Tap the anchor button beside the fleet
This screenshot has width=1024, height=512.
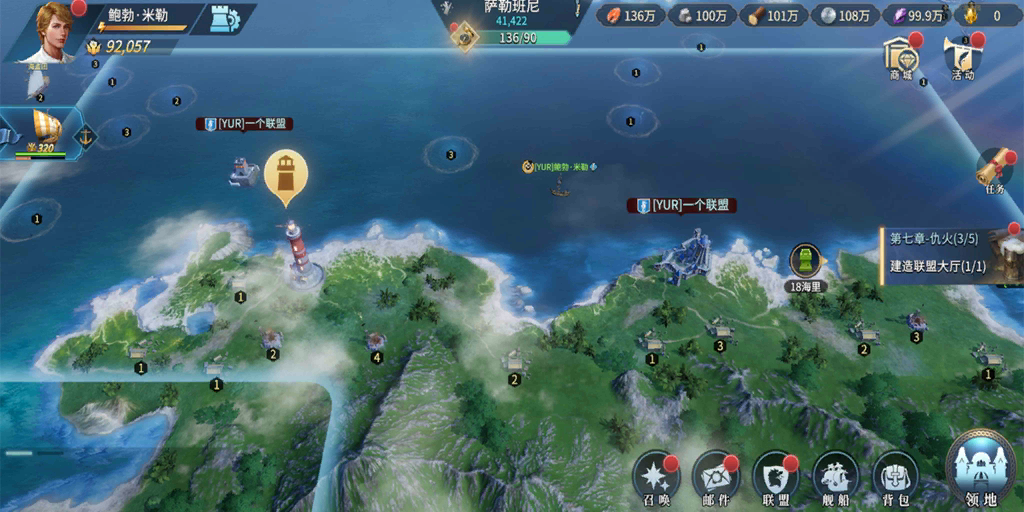pos(86,136)
